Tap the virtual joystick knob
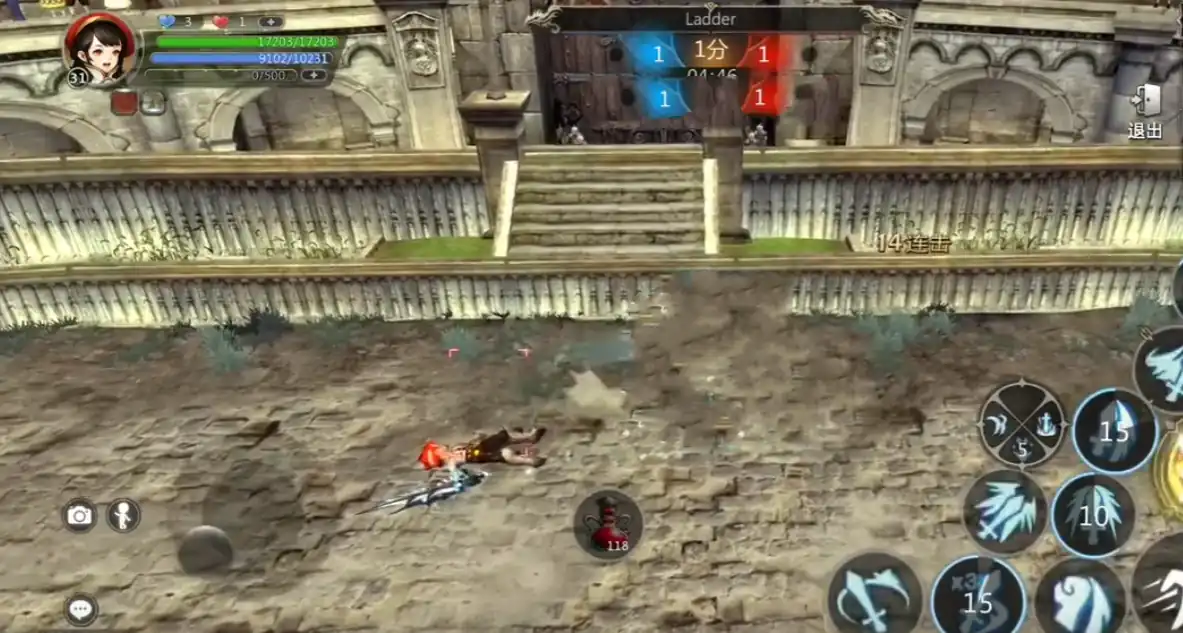 coord(206,549)
